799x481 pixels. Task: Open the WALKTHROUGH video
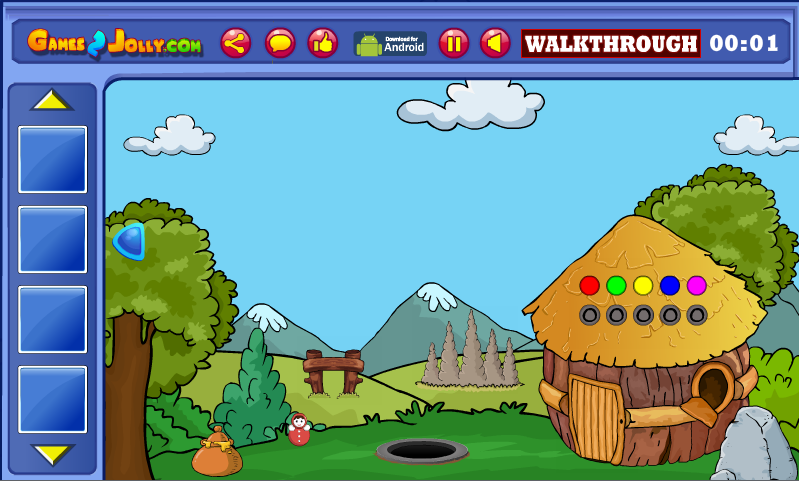tap(610, 43)
